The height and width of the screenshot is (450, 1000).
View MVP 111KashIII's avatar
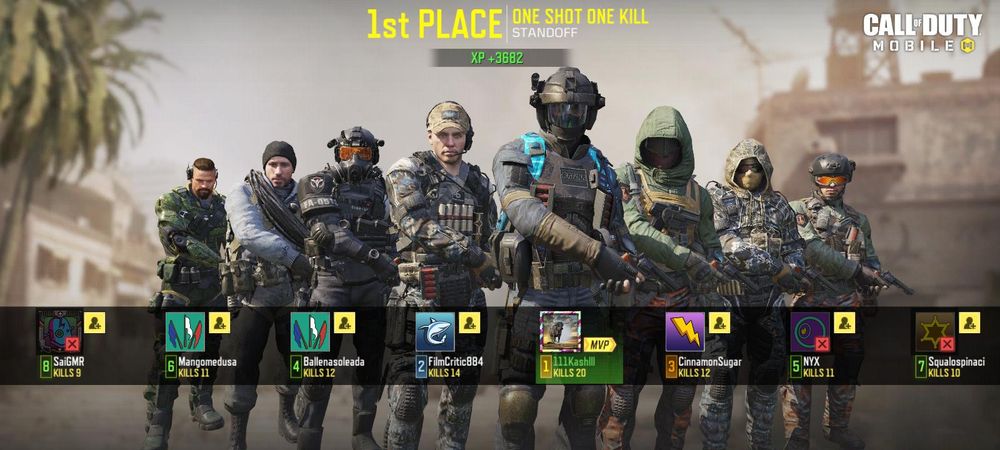click(x=560, y=332)
